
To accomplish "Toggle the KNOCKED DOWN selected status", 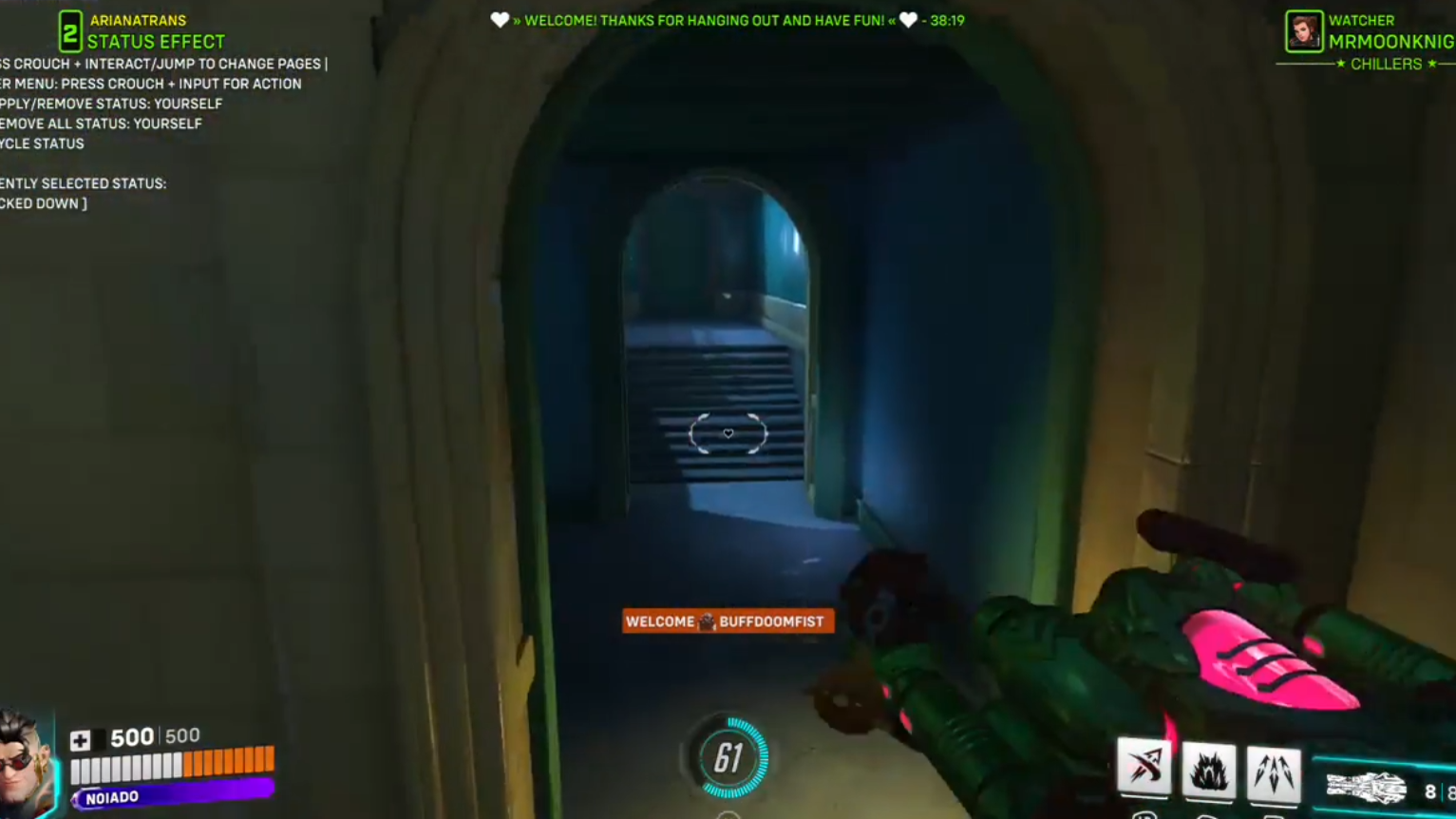I will pos(42,202).
